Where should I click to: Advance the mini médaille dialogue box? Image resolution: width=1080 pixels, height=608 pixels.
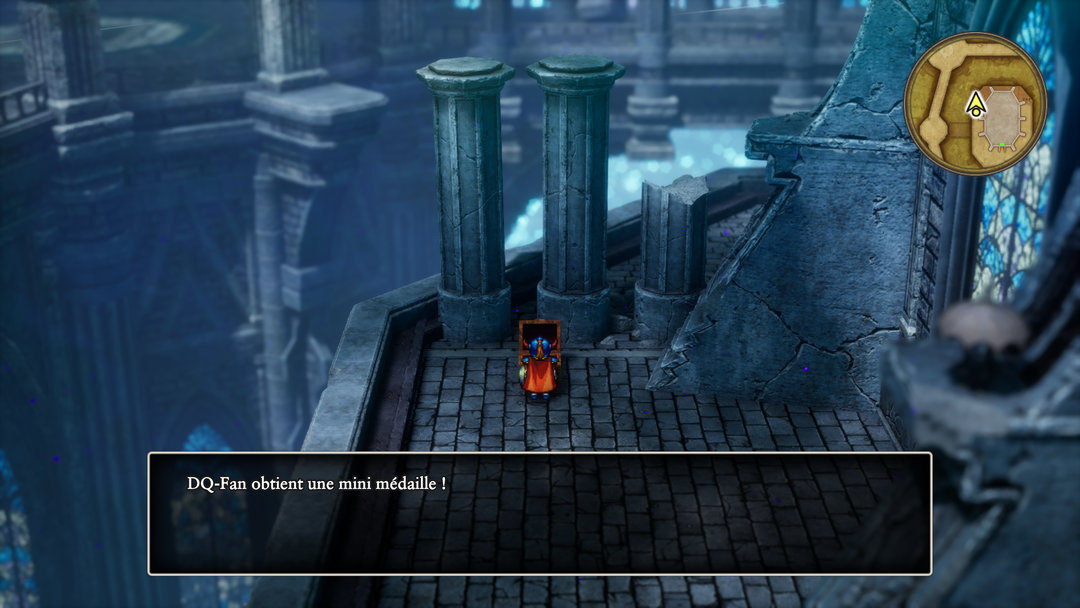click(x=540, y=513)
